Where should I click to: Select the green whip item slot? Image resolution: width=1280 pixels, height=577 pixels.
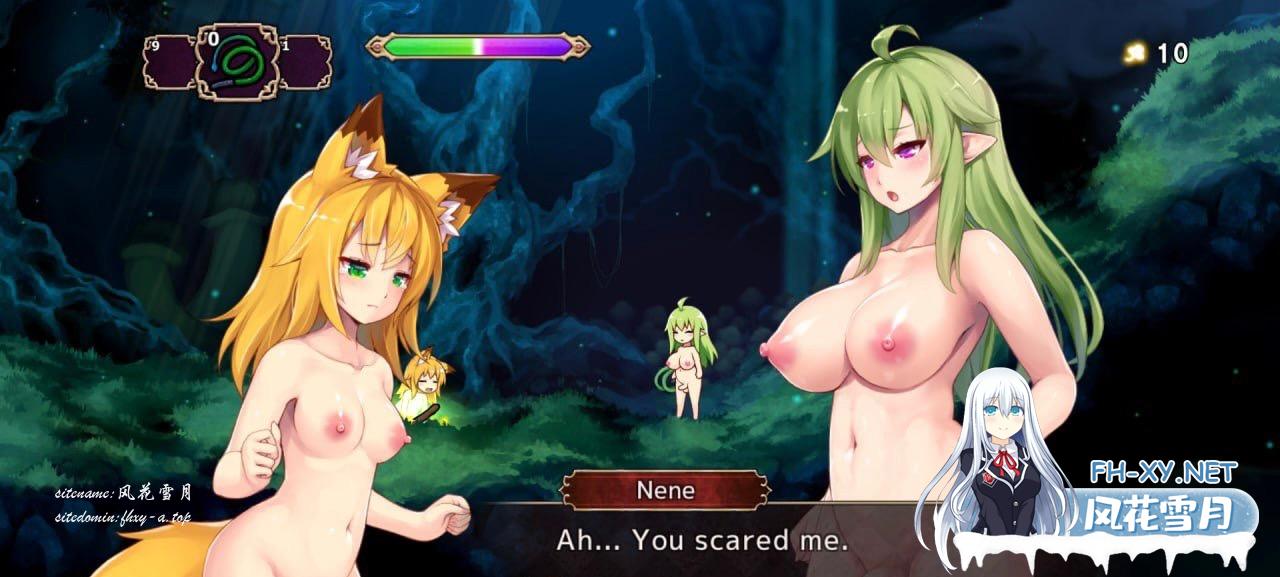(237, 61)
